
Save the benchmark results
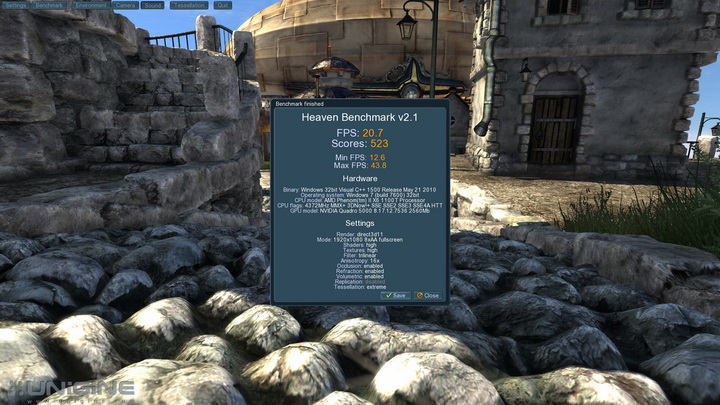(396, 296)
